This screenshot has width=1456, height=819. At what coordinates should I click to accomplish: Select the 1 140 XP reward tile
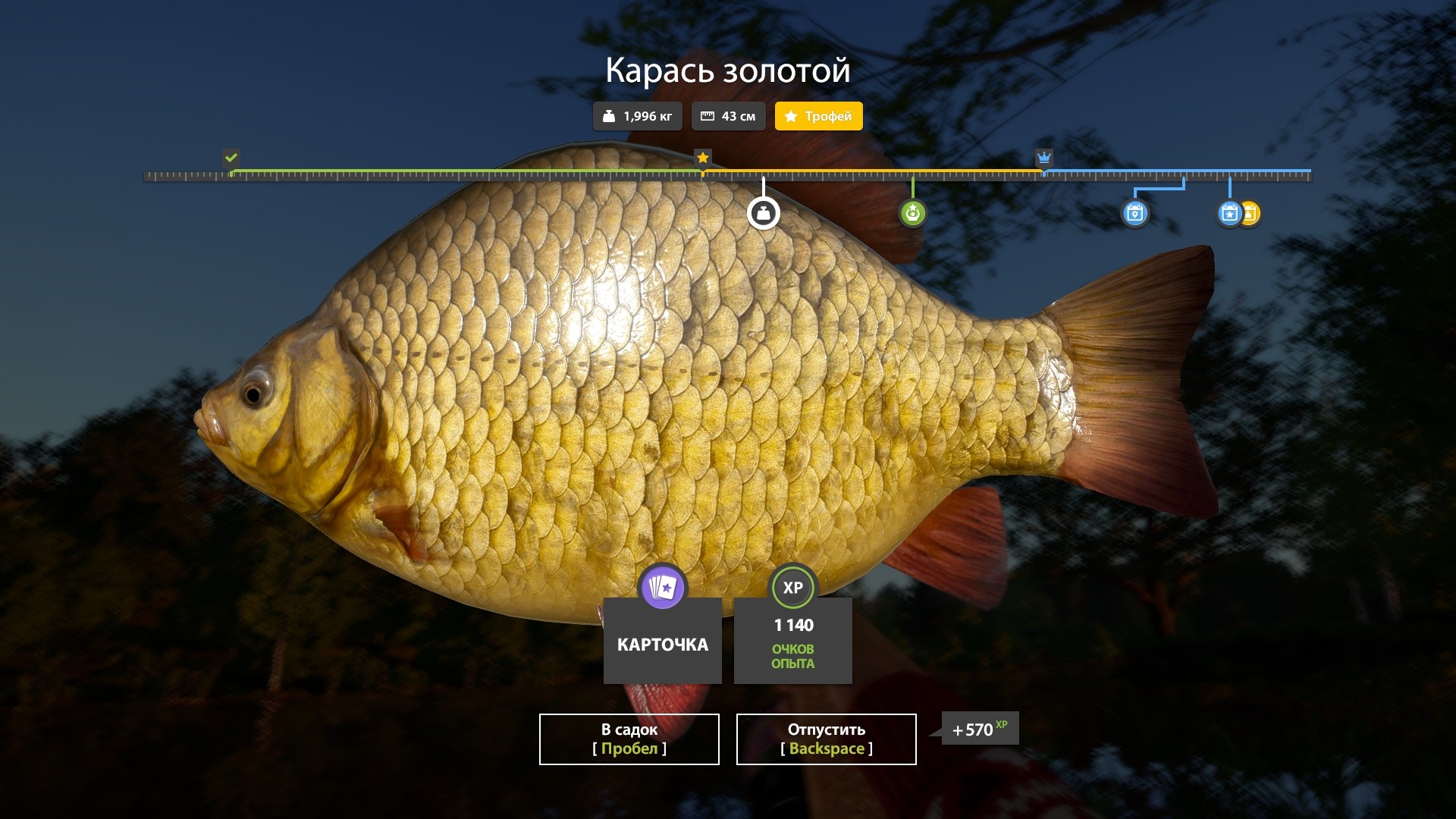pyautogui.click(x=792, y=640)
